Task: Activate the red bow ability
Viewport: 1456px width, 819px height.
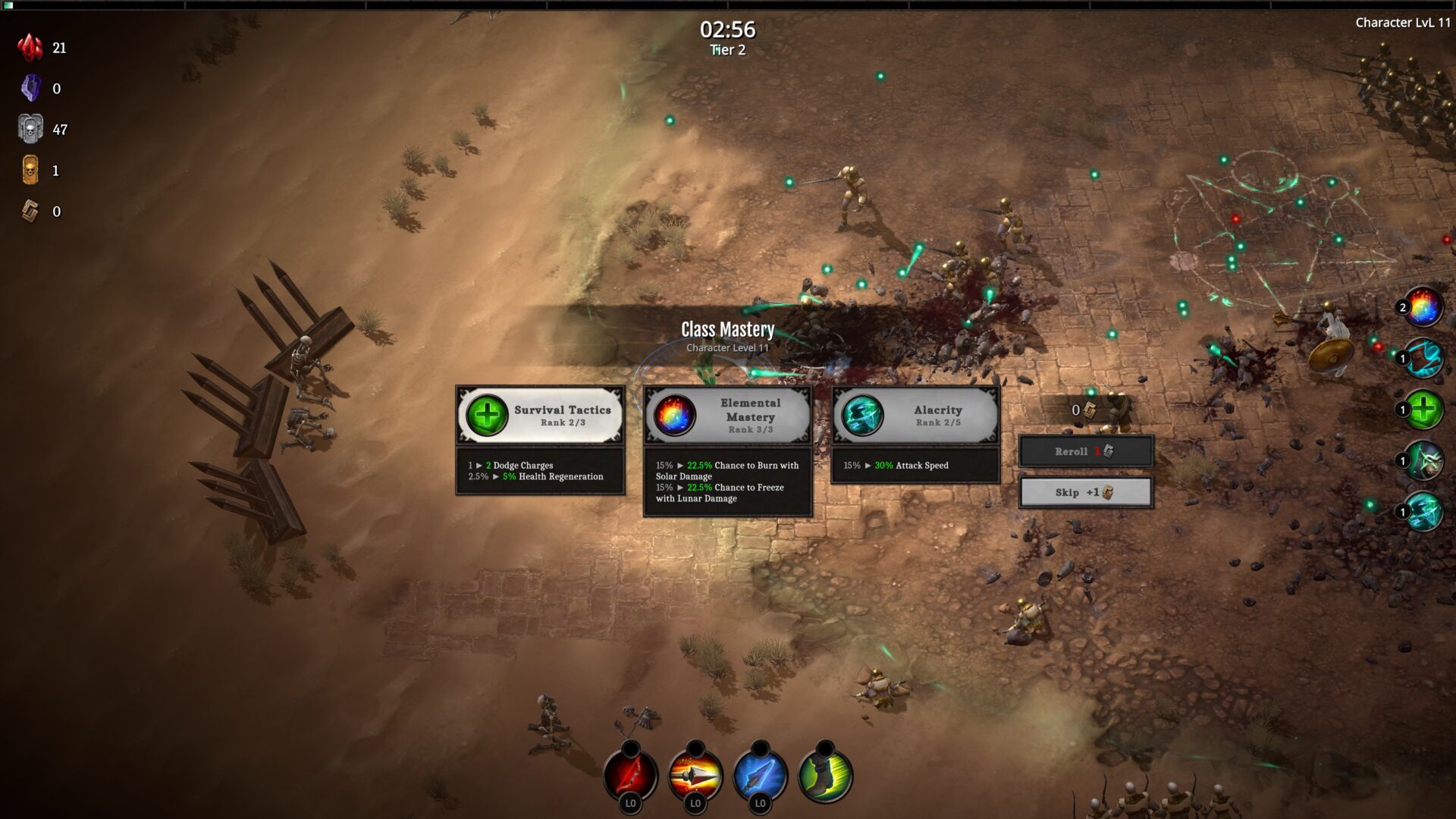Action: point(630,776)
